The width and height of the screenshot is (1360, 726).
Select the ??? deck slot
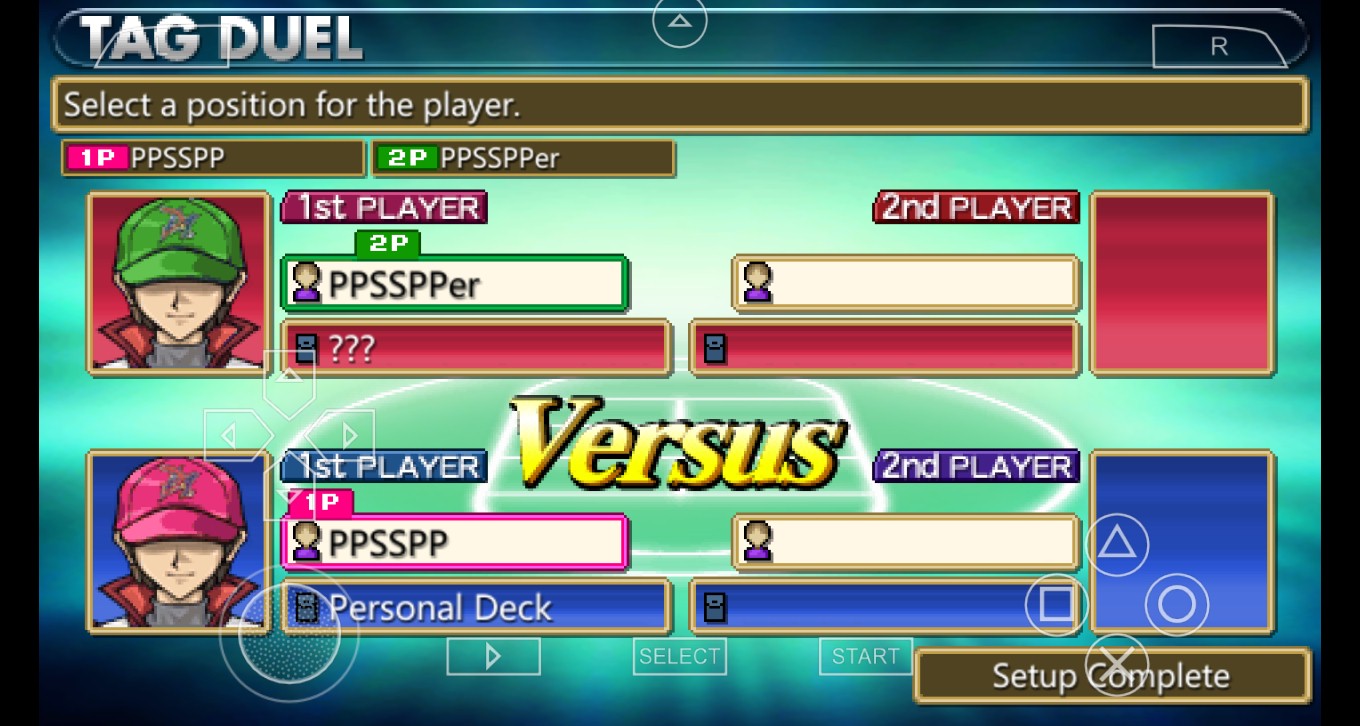pyautogui.click(x=476, y=348)
